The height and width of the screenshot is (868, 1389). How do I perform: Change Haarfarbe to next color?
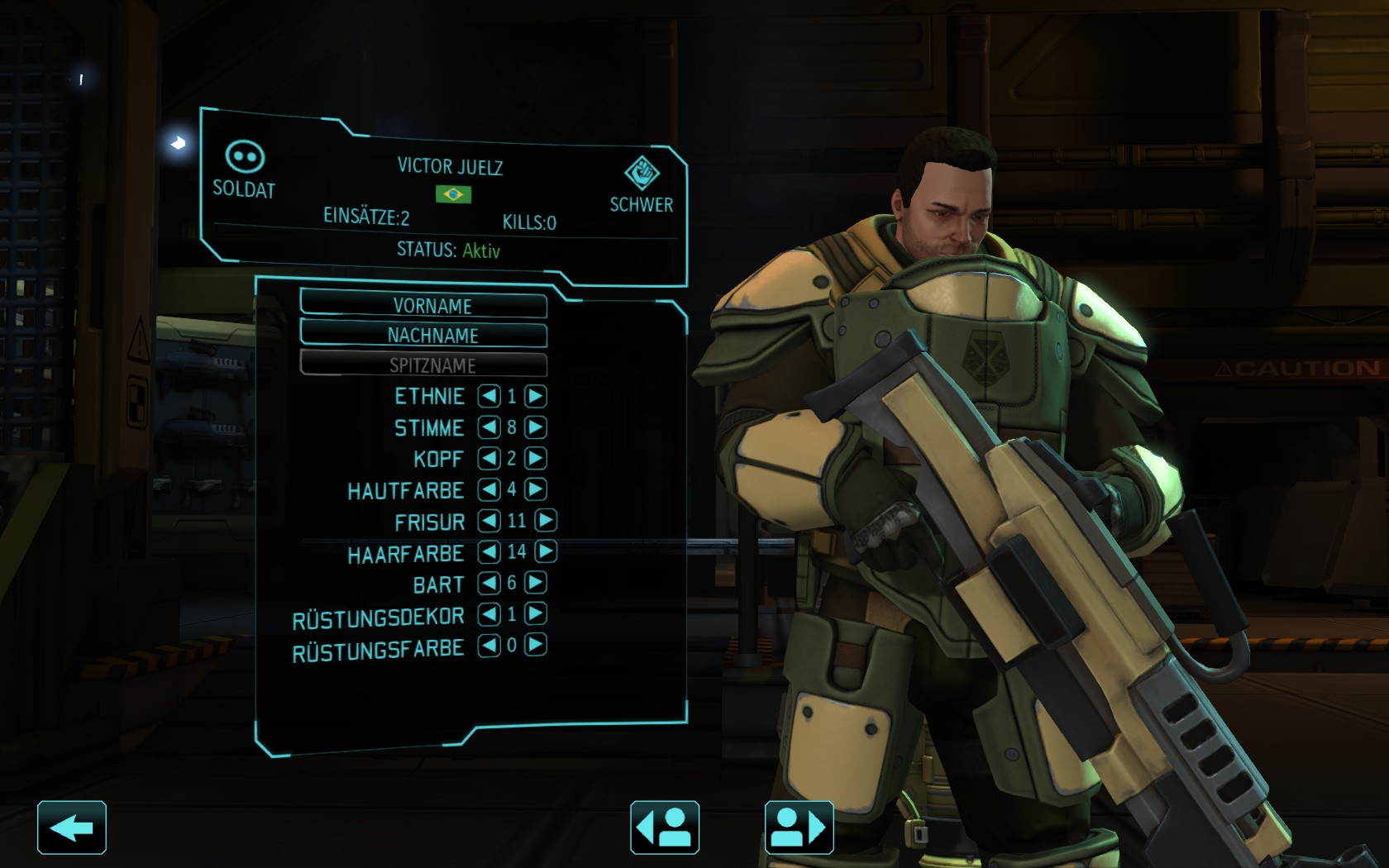pos(546,551)
